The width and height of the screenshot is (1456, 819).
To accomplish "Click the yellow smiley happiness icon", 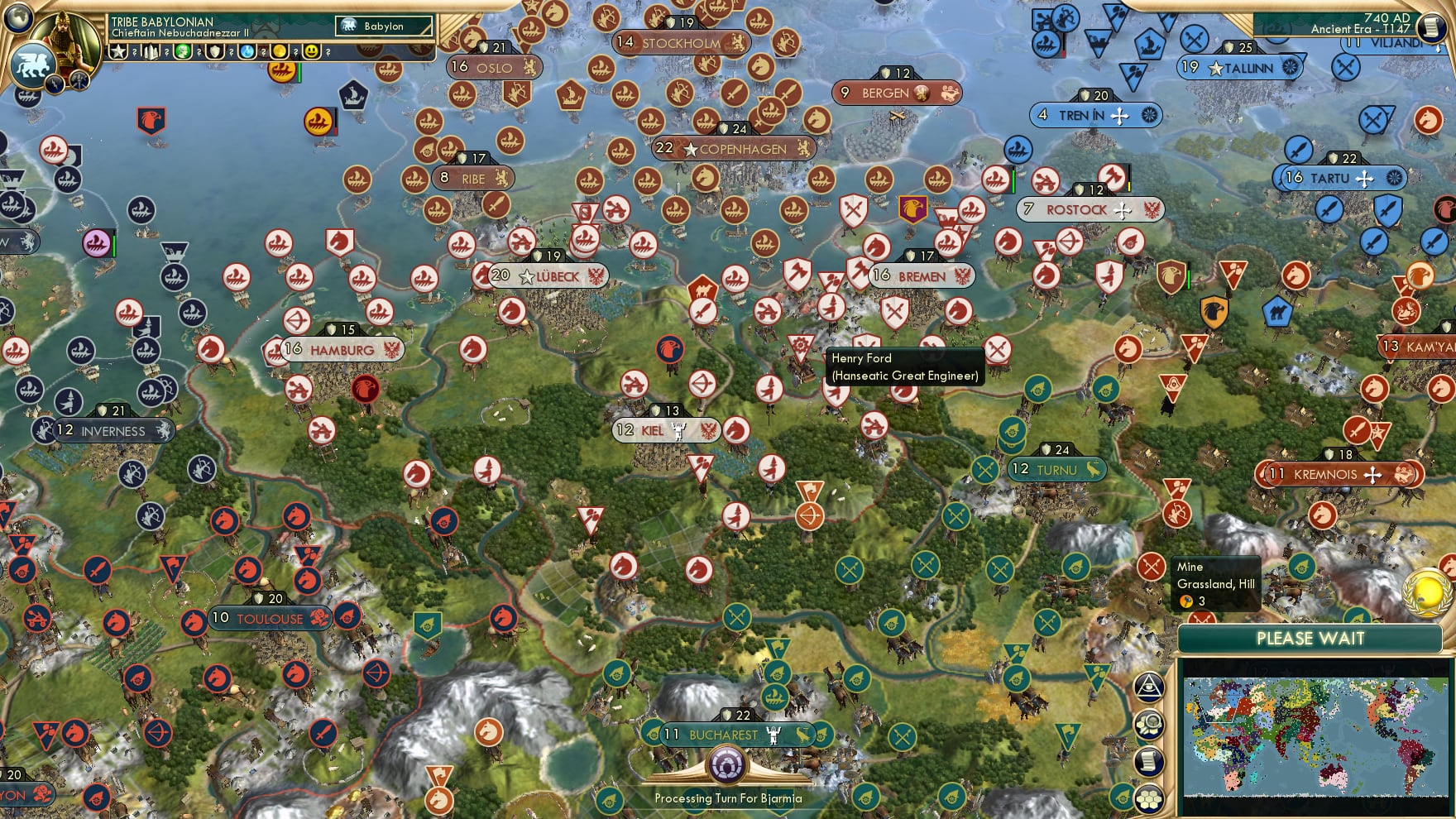I will tap(311, 51).
